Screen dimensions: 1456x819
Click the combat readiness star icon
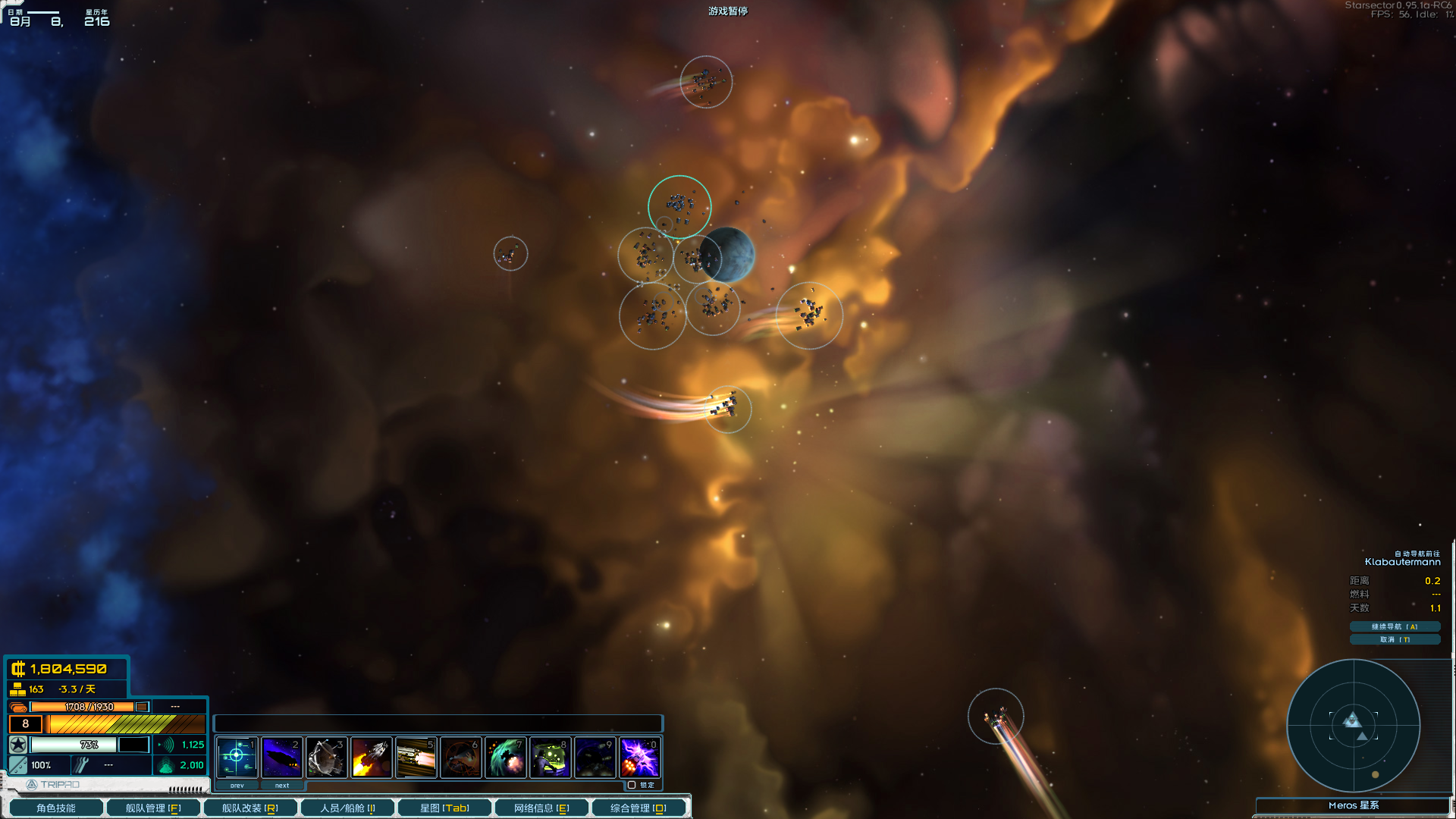(17, 745)
